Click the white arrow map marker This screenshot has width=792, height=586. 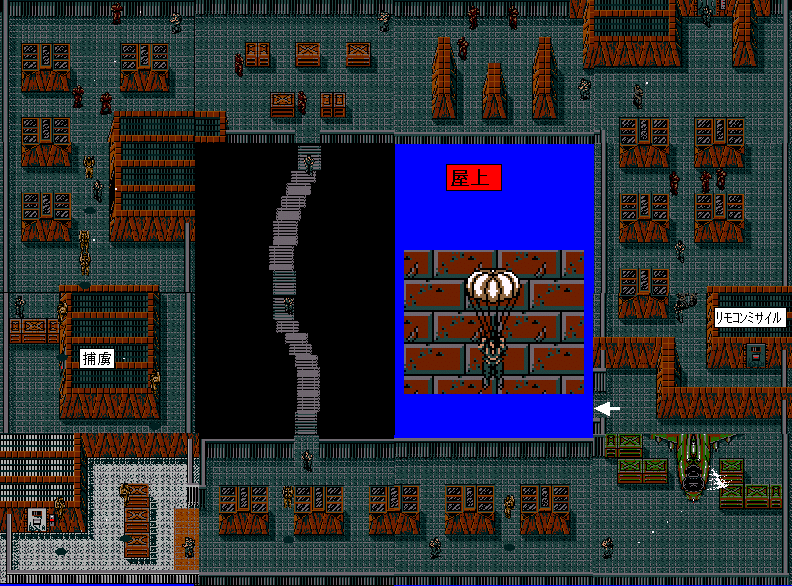(608, 408)
